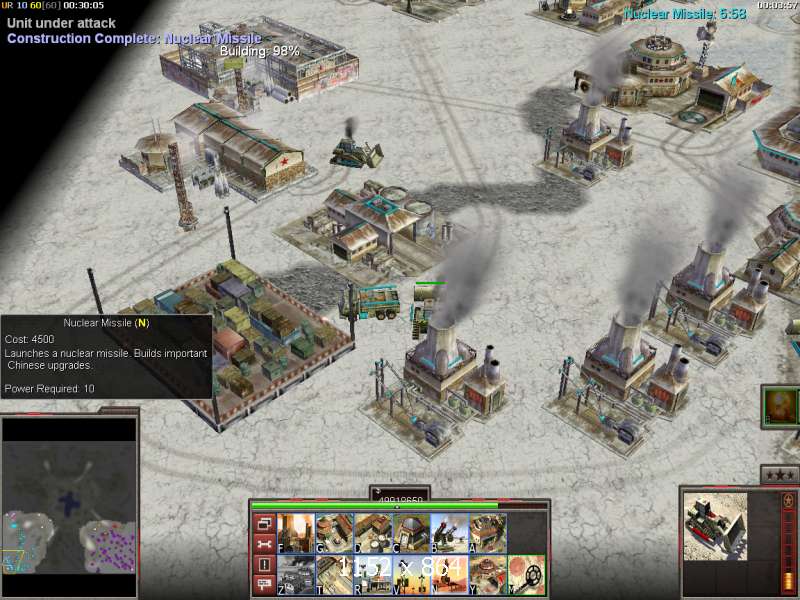The width and height of the screenshot is (800, 600).
Task: Open the three-star general promotions button
Action: point(779,475)
